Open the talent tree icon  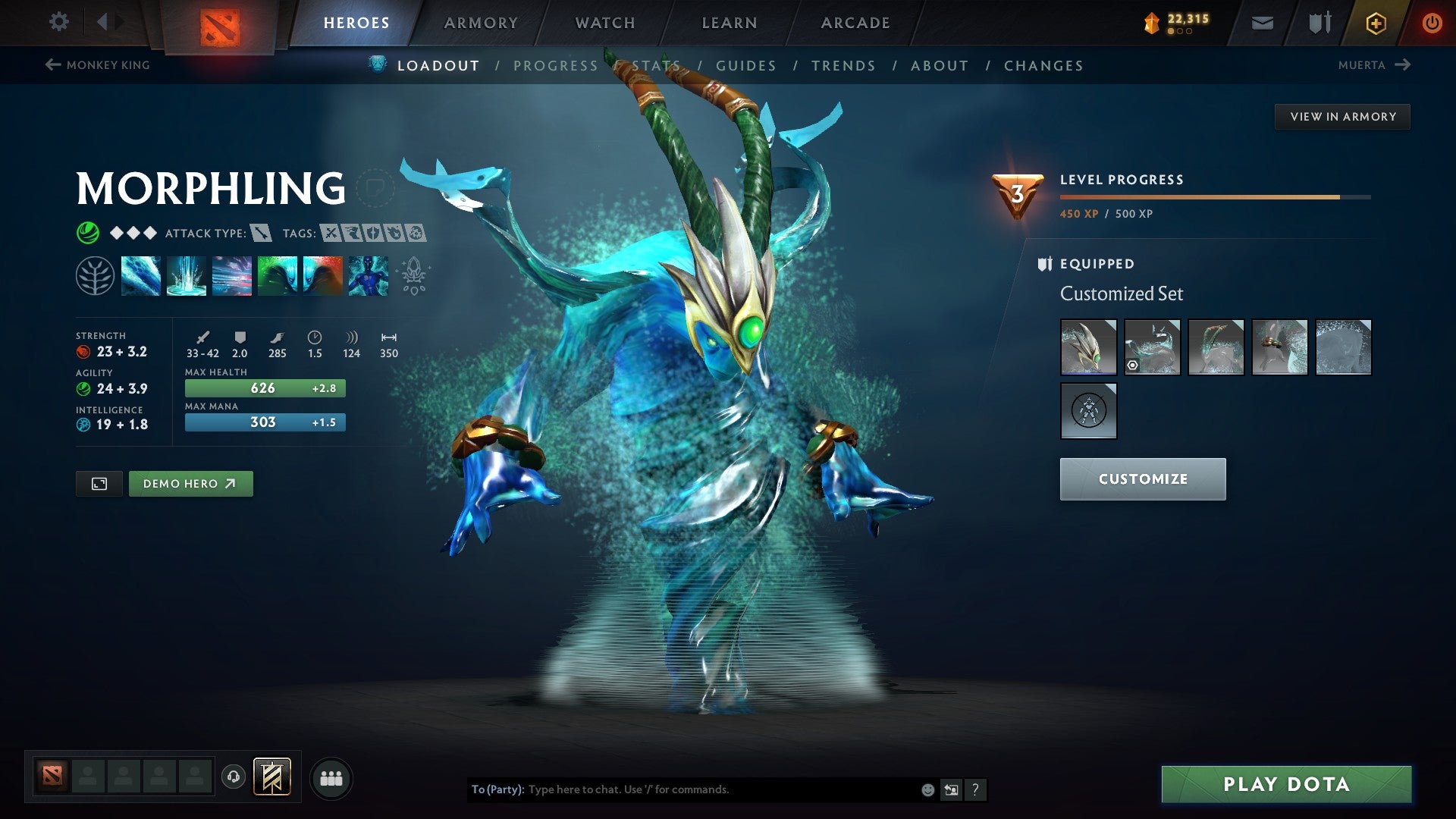97,276
